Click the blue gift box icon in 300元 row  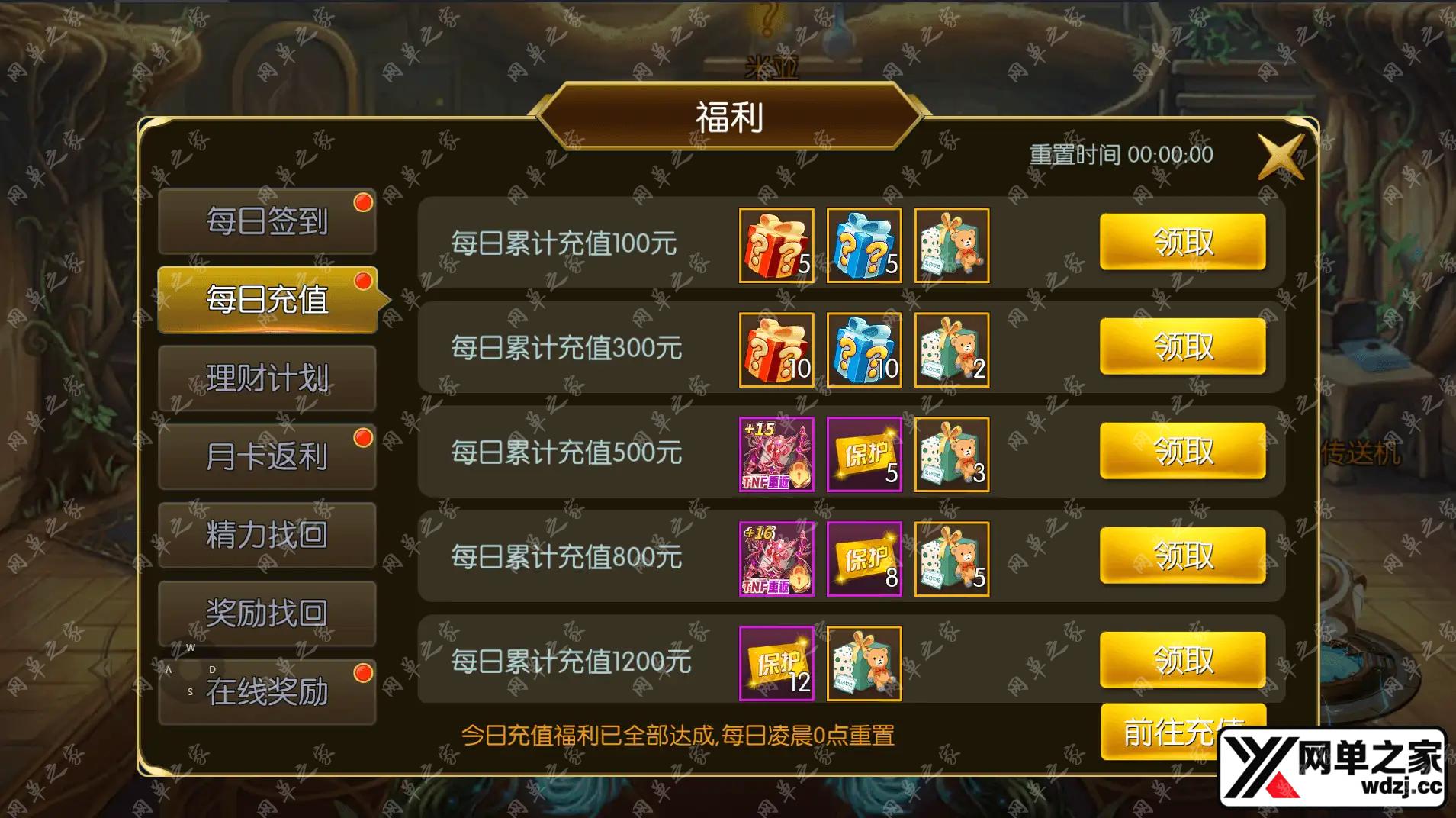[x=864, y=350]
